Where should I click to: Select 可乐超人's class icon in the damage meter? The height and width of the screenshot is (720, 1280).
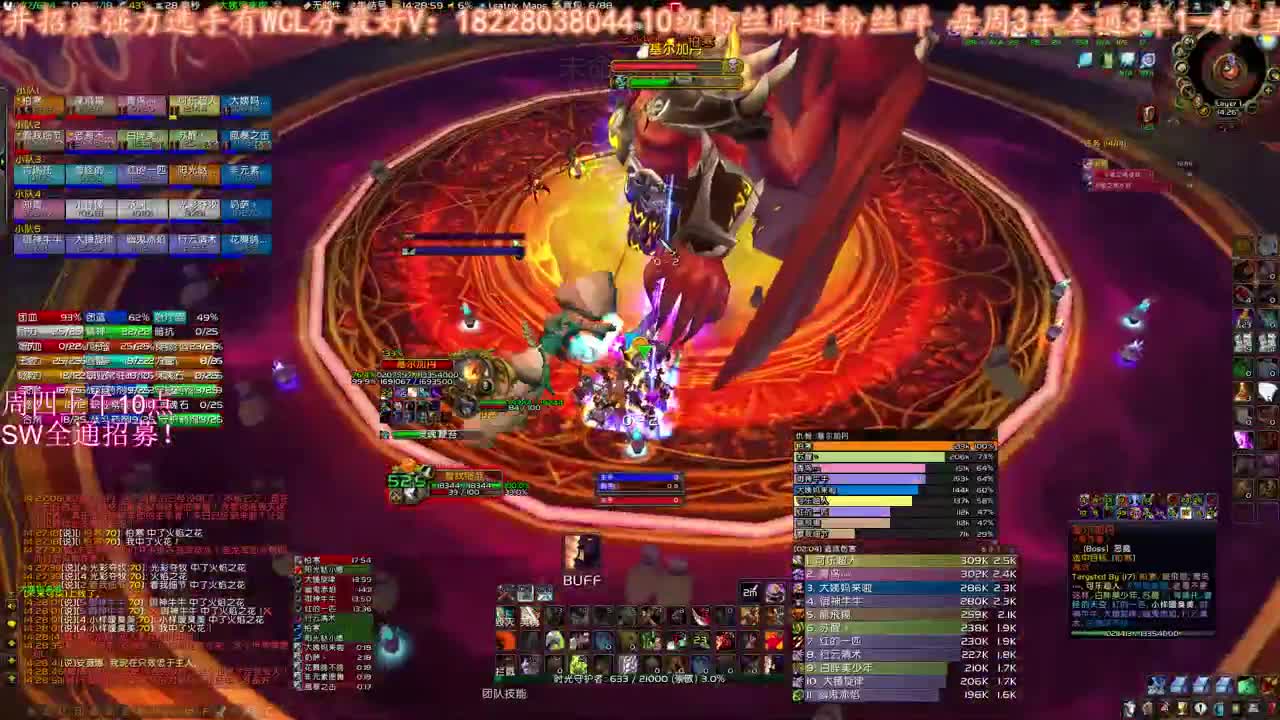[798, 561]
